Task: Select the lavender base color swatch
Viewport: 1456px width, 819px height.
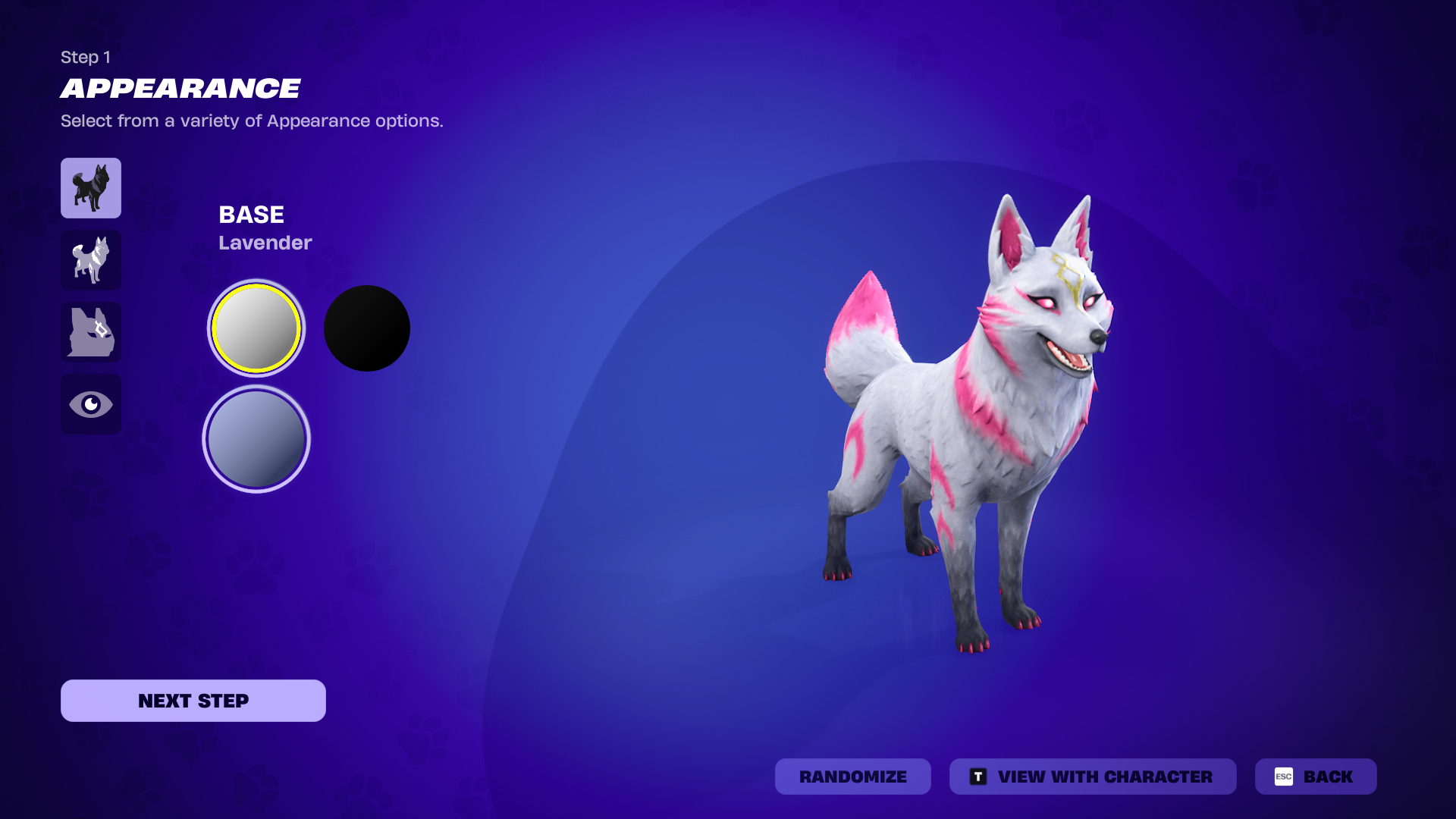Action: pyautogui.click(x=256, y=439)
